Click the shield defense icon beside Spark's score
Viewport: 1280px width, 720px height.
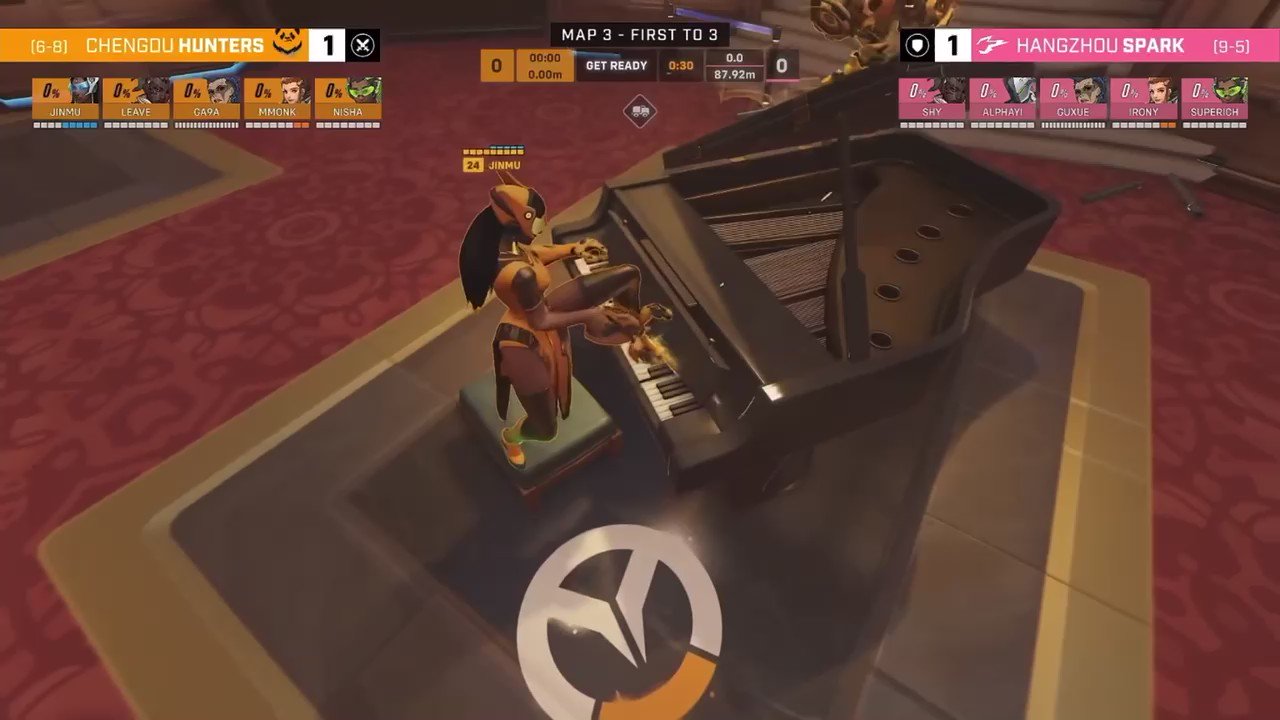(x=916, y=45)
